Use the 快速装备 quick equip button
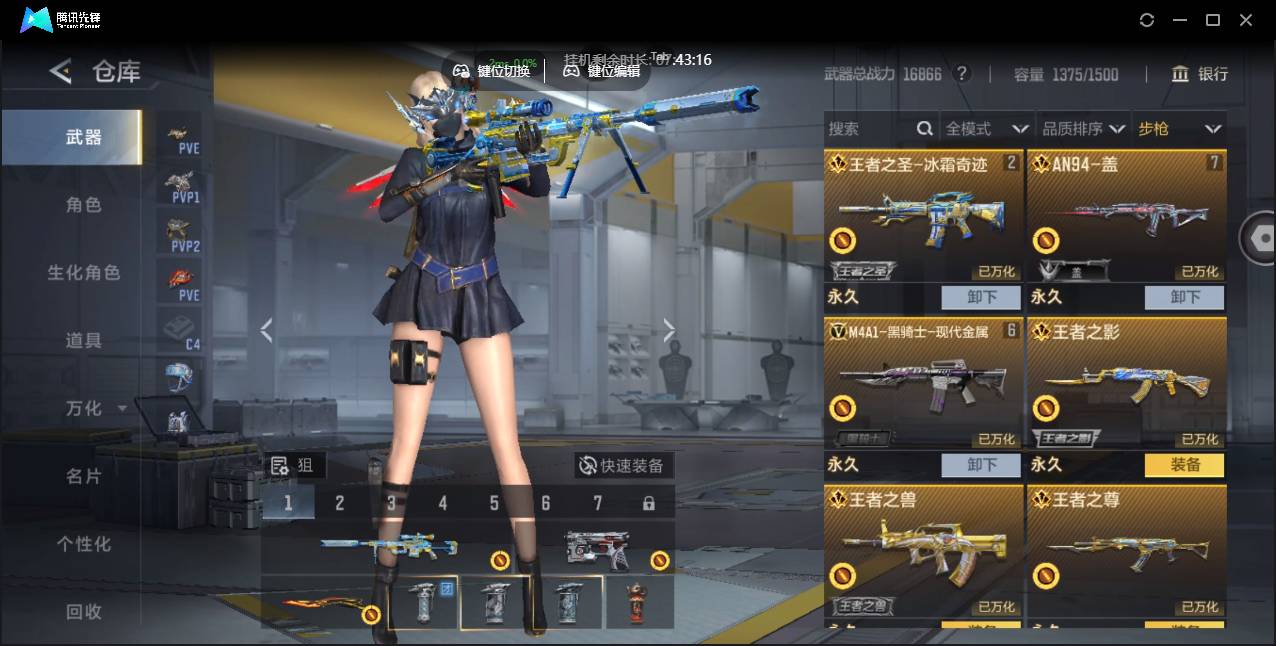This screenshot has width=1276, height=646. tap(622, 466)
